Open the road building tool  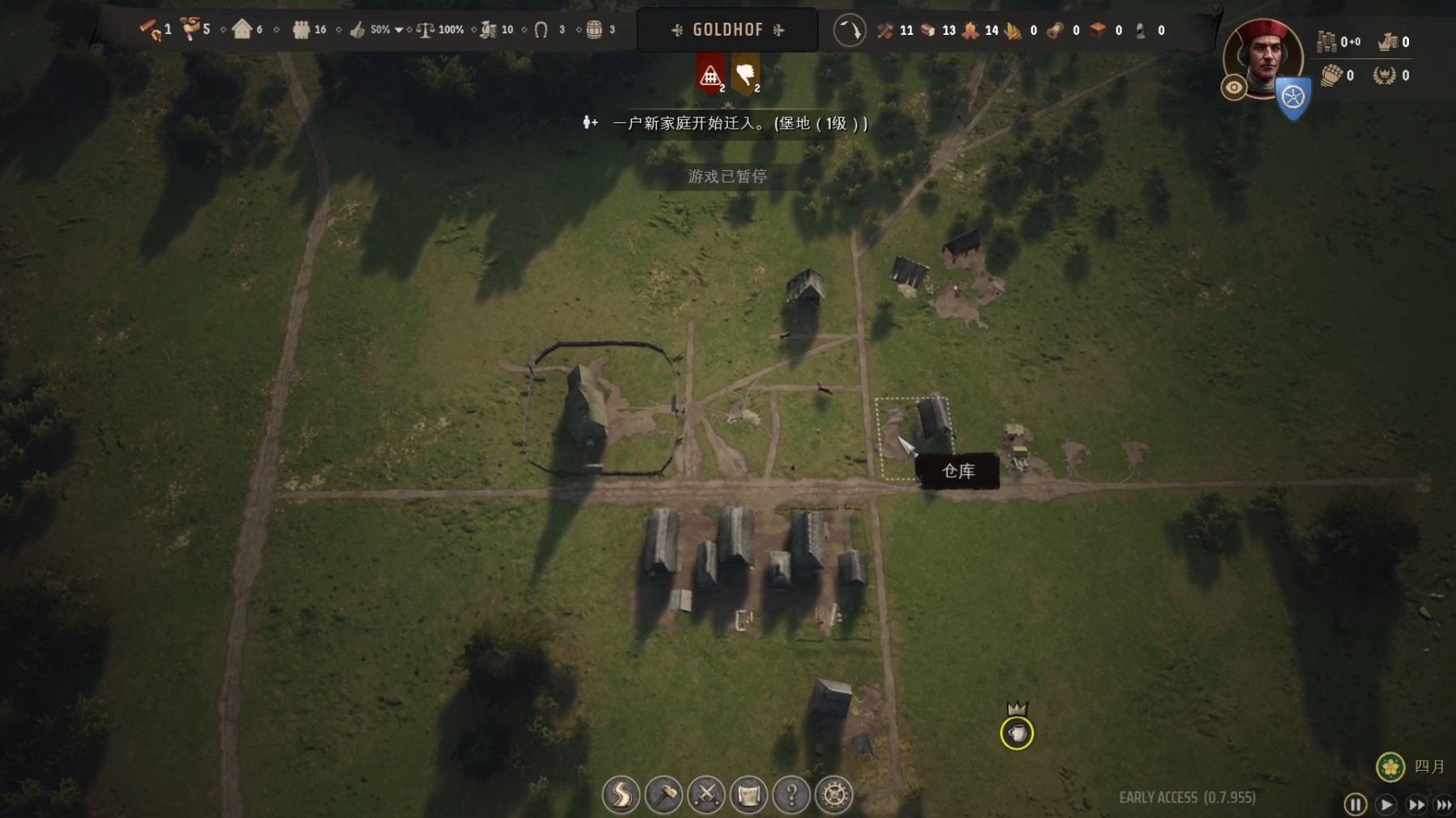point(621,795)
